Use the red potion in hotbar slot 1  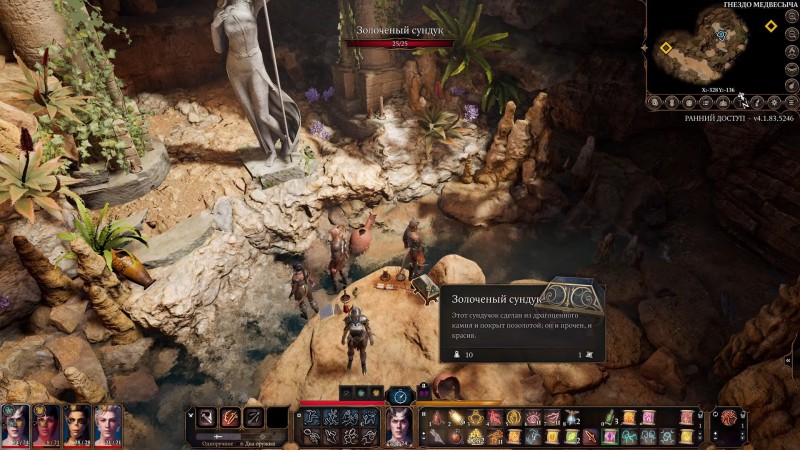click(439, 418)
